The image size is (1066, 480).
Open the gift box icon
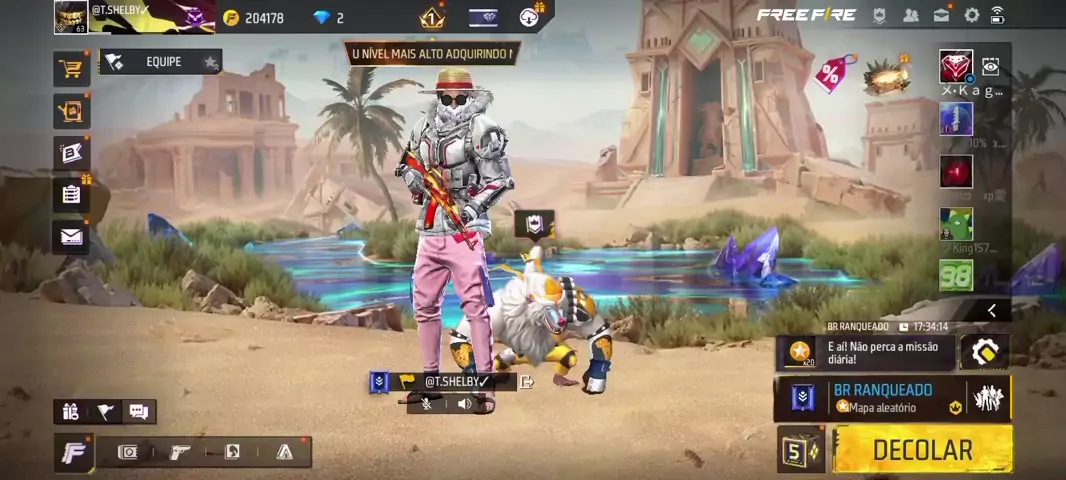[70, 411]
